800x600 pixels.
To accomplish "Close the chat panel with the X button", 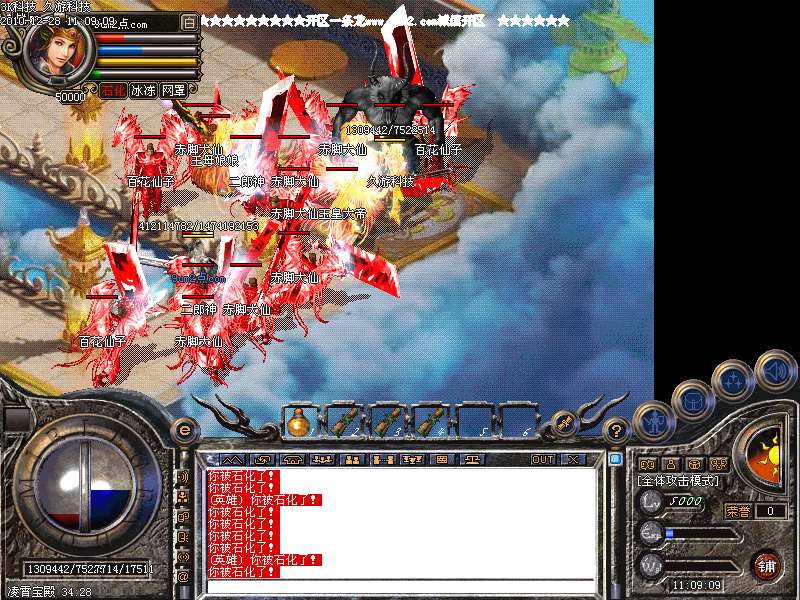I will 573,460.
